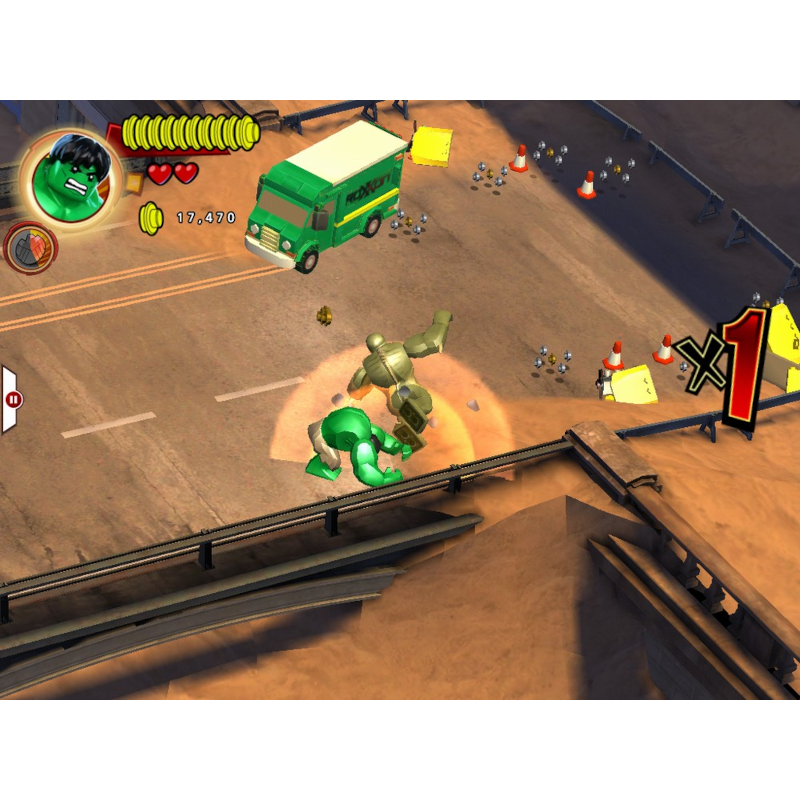800x800 pixels.
Task: Activate the S.H.I.E.L.D. emblem icon below the portrait
Action: click(x=31, y=247)
